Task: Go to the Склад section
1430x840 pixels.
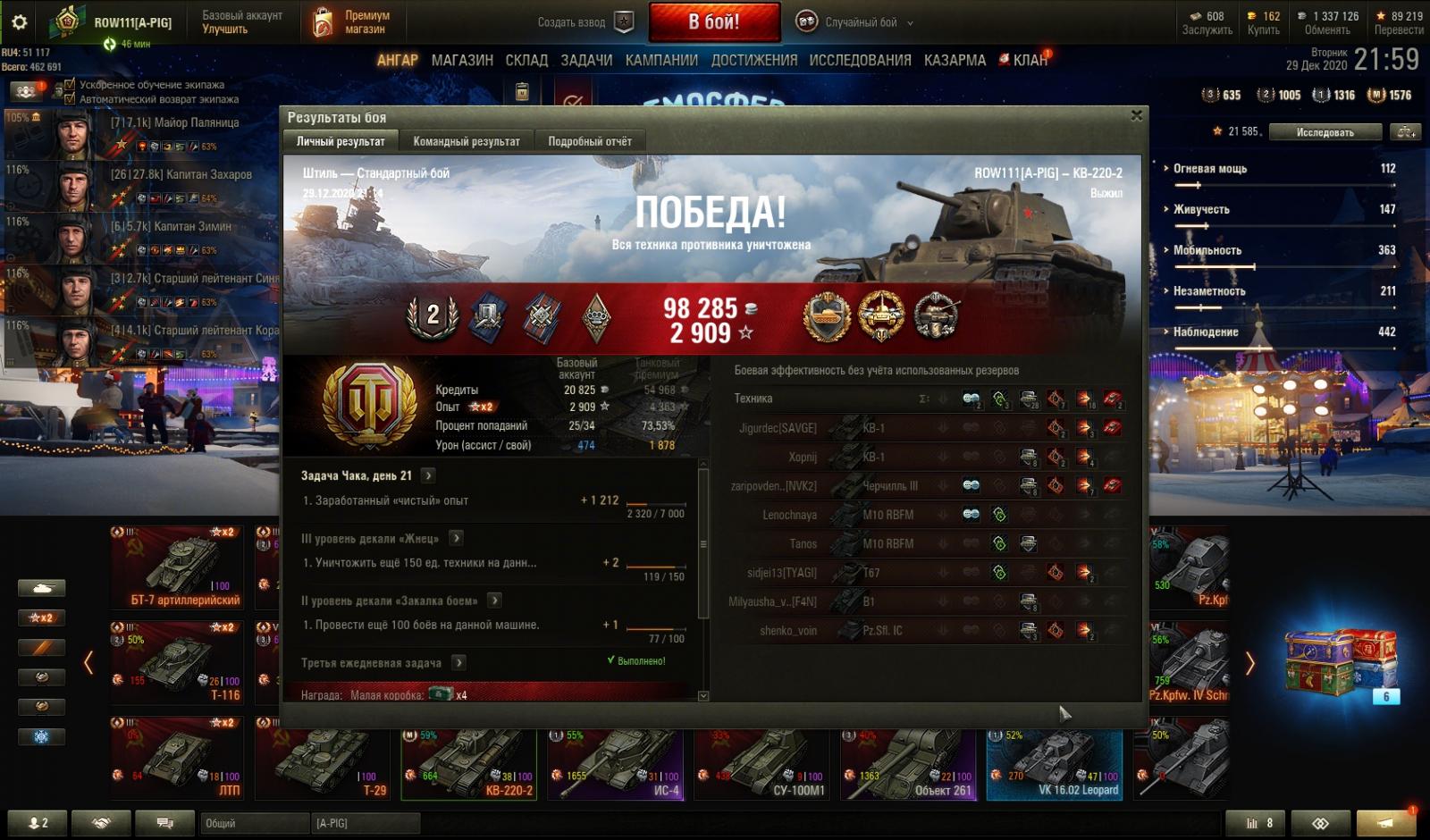Action: pos(526,60)
